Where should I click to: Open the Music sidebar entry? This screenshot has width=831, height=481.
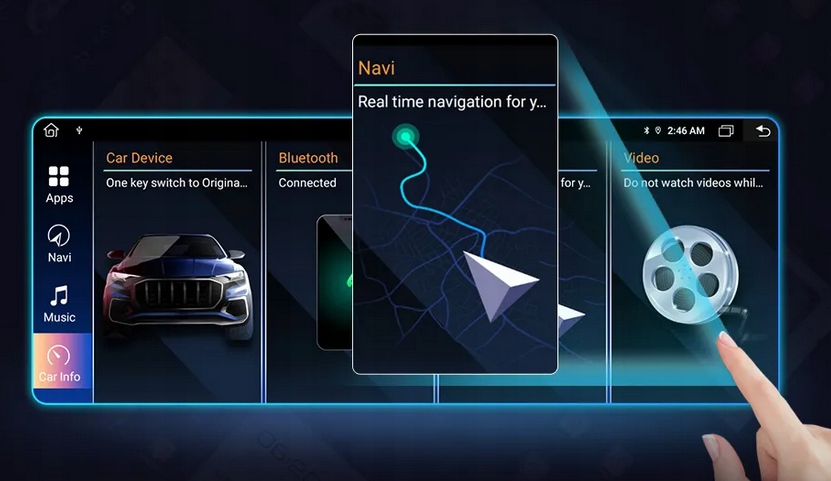59,303
